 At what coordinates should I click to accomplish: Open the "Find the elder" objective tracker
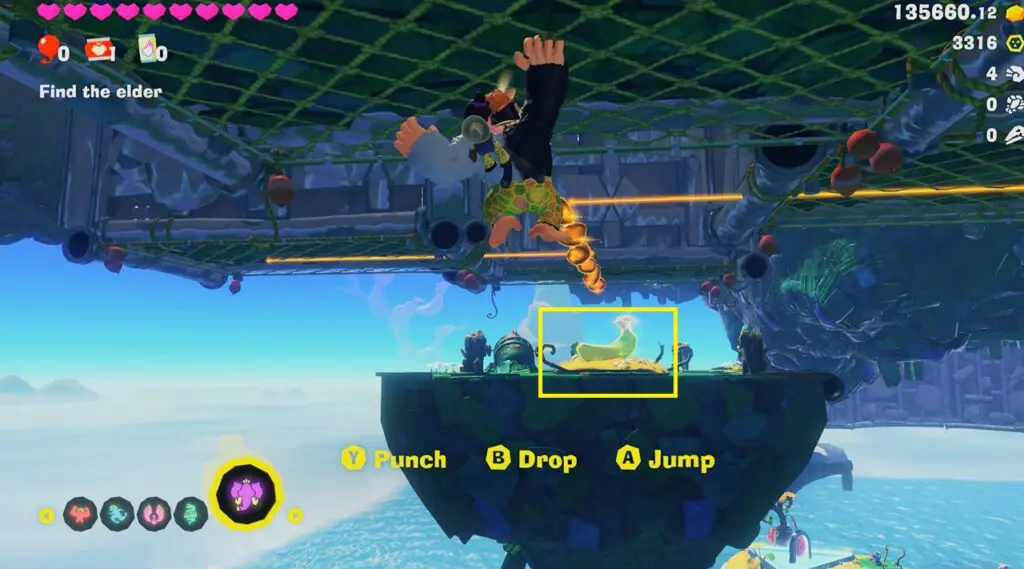click(x=100, y=91)
